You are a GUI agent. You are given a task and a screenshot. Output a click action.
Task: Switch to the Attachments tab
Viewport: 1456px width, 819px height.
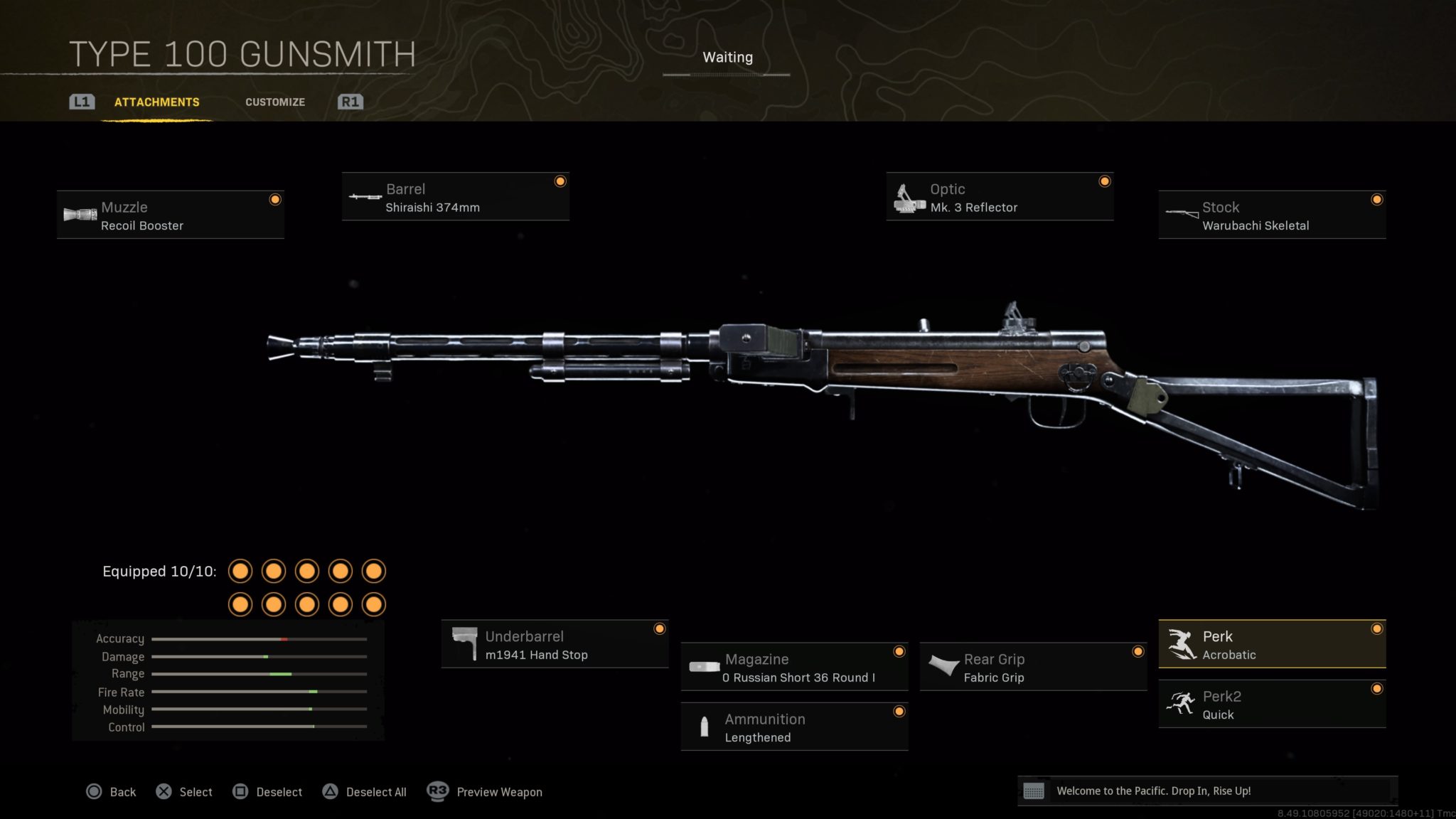pyautogui.click(x=156, y=102)
